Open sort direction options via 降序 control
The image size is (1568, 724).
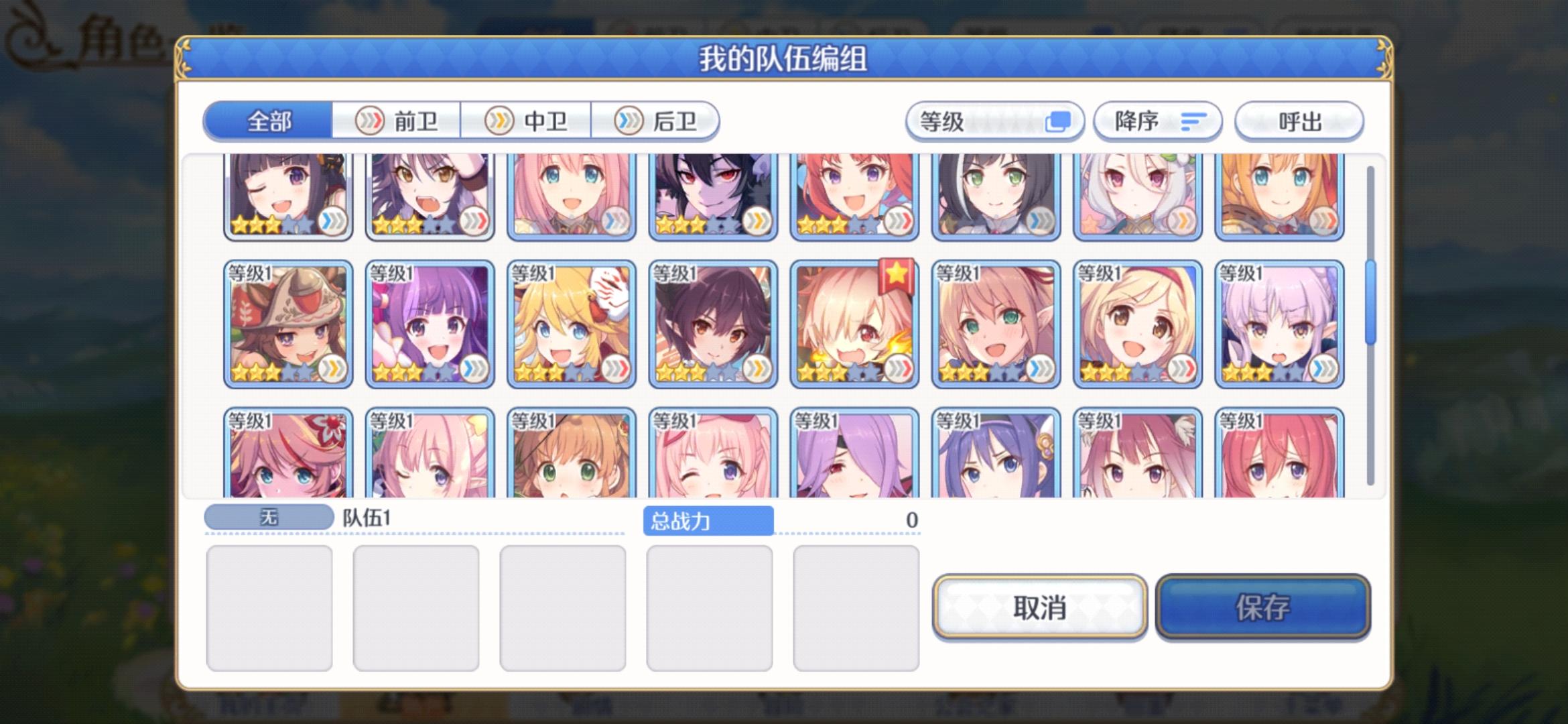point(1159,121)
